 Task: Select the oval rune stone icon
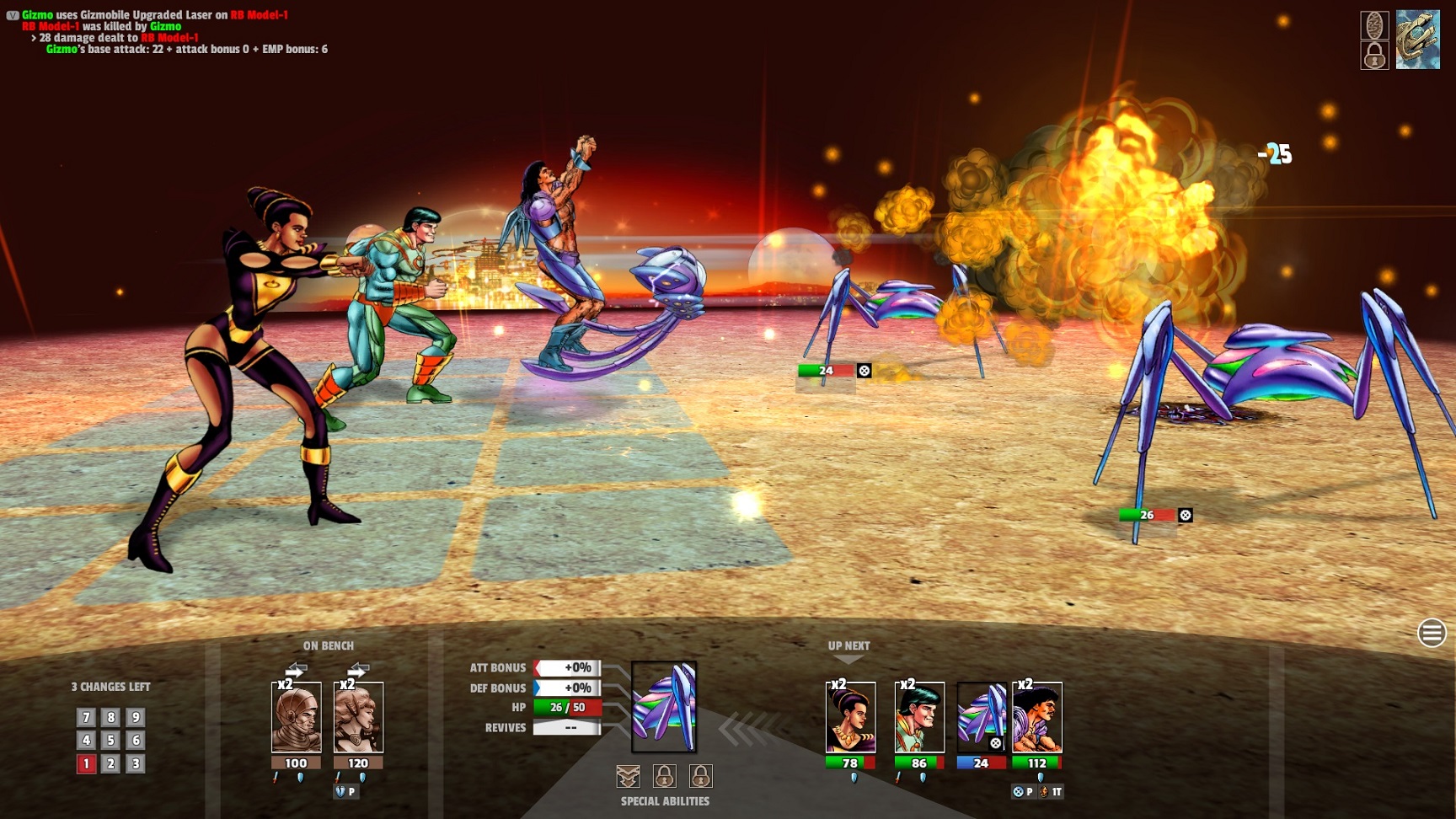1374,24
